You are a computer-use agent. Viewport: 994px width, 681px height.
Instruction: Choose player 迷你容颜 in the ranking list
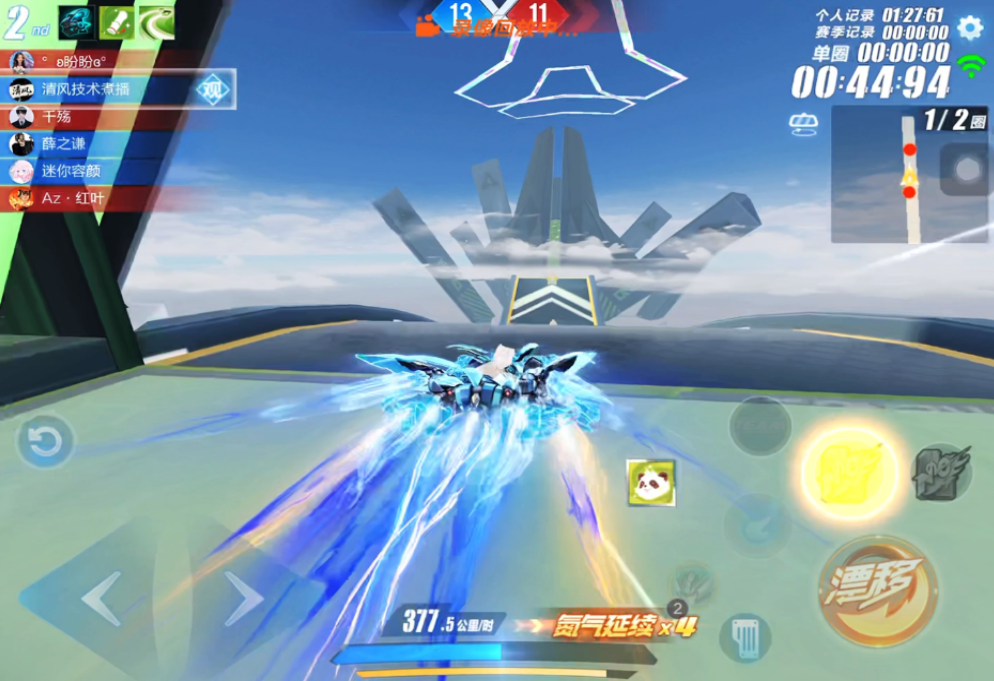pos(70,171)
